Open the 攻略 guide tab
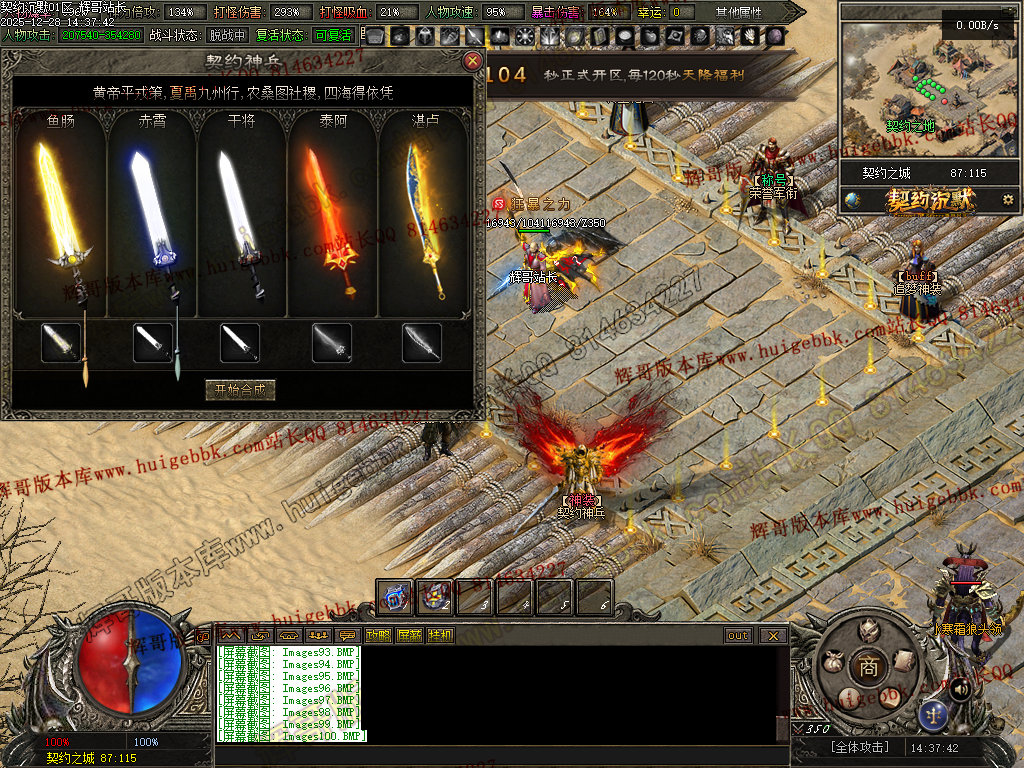Image resolution: width=1024 pixels, height=768 pixels. pos(378,635)
